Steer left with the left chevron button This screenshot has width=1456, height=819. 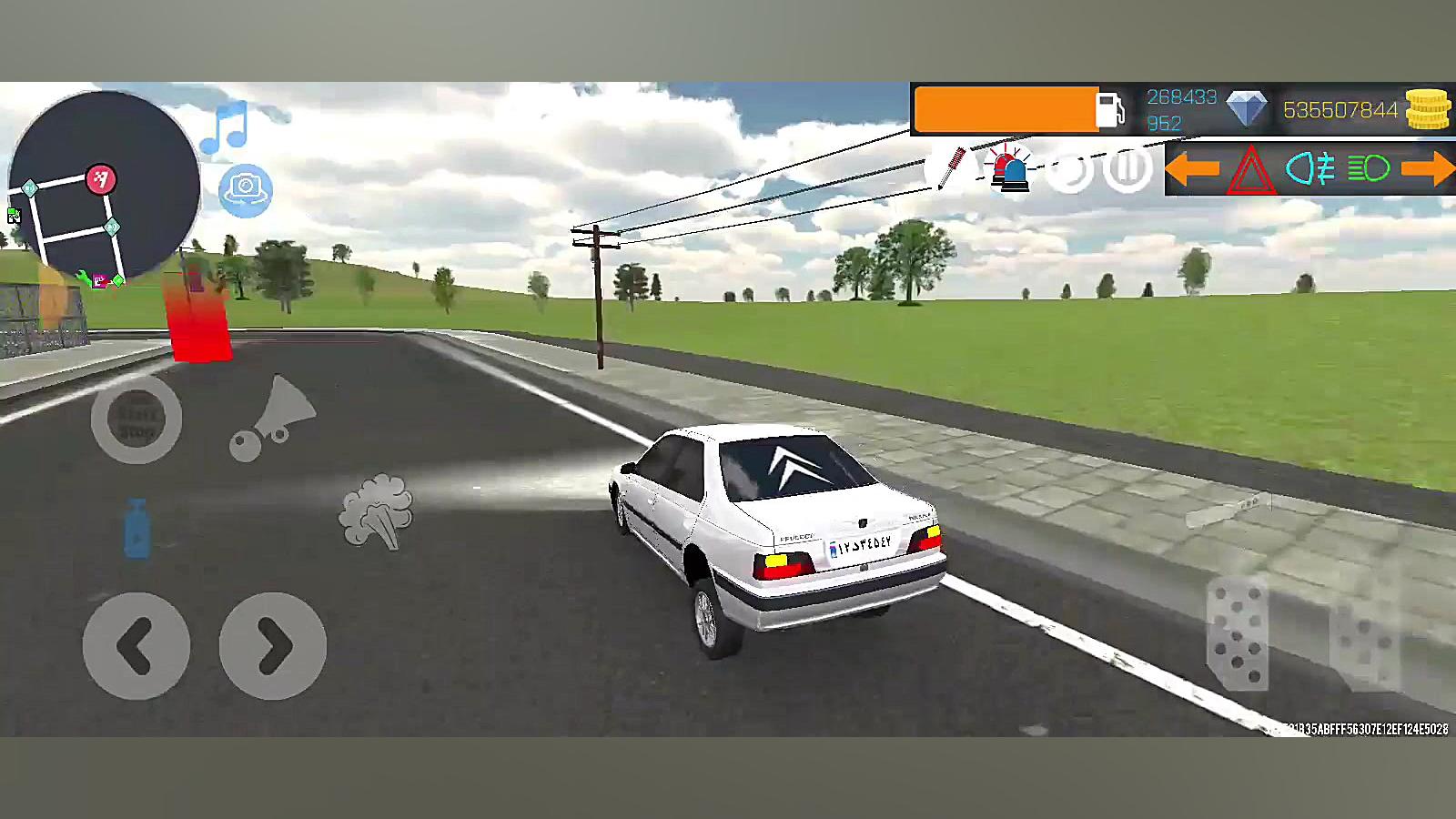[136, 646]
